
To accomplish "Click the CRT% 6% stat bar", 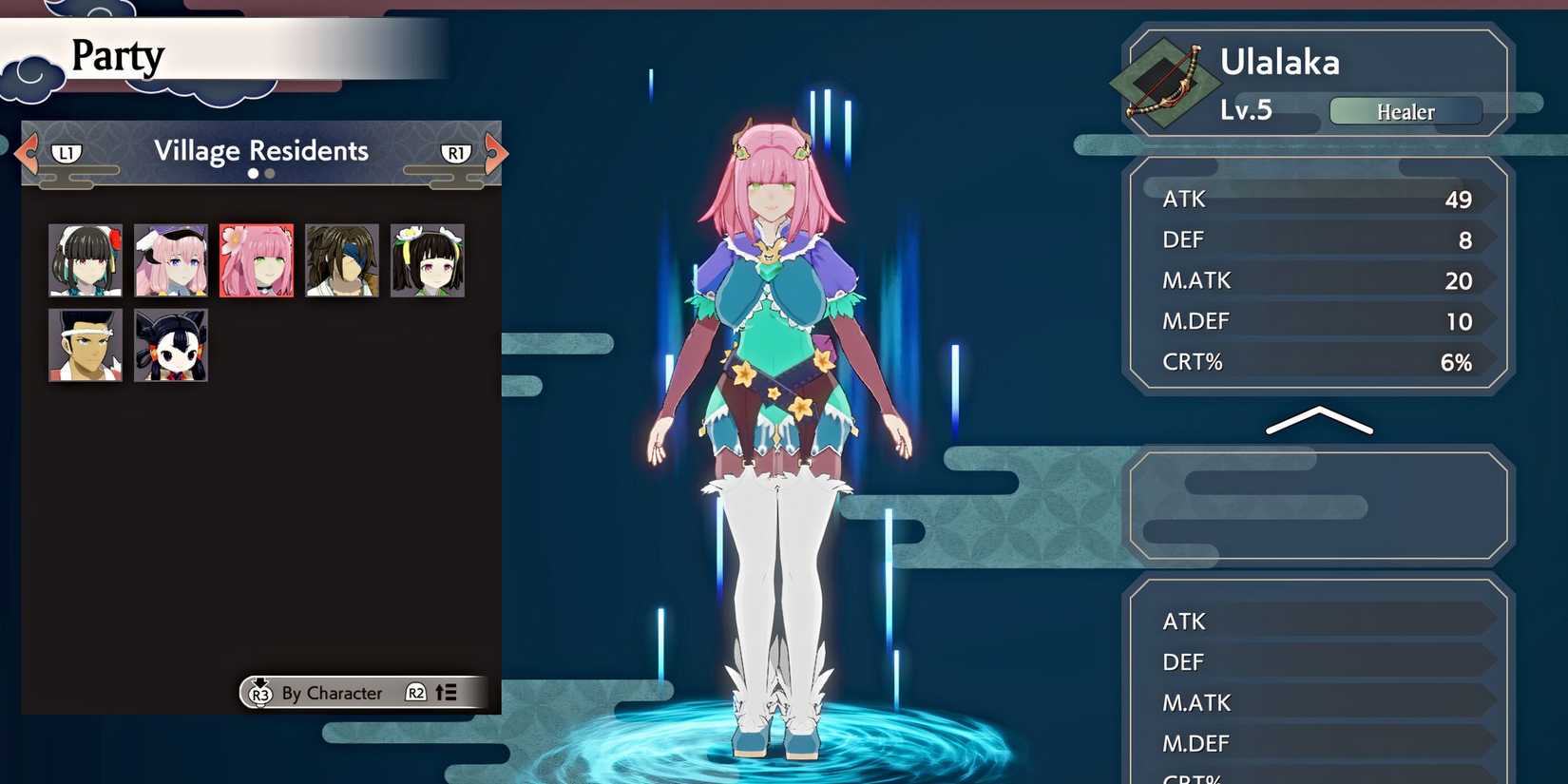I will point(1316,362).
